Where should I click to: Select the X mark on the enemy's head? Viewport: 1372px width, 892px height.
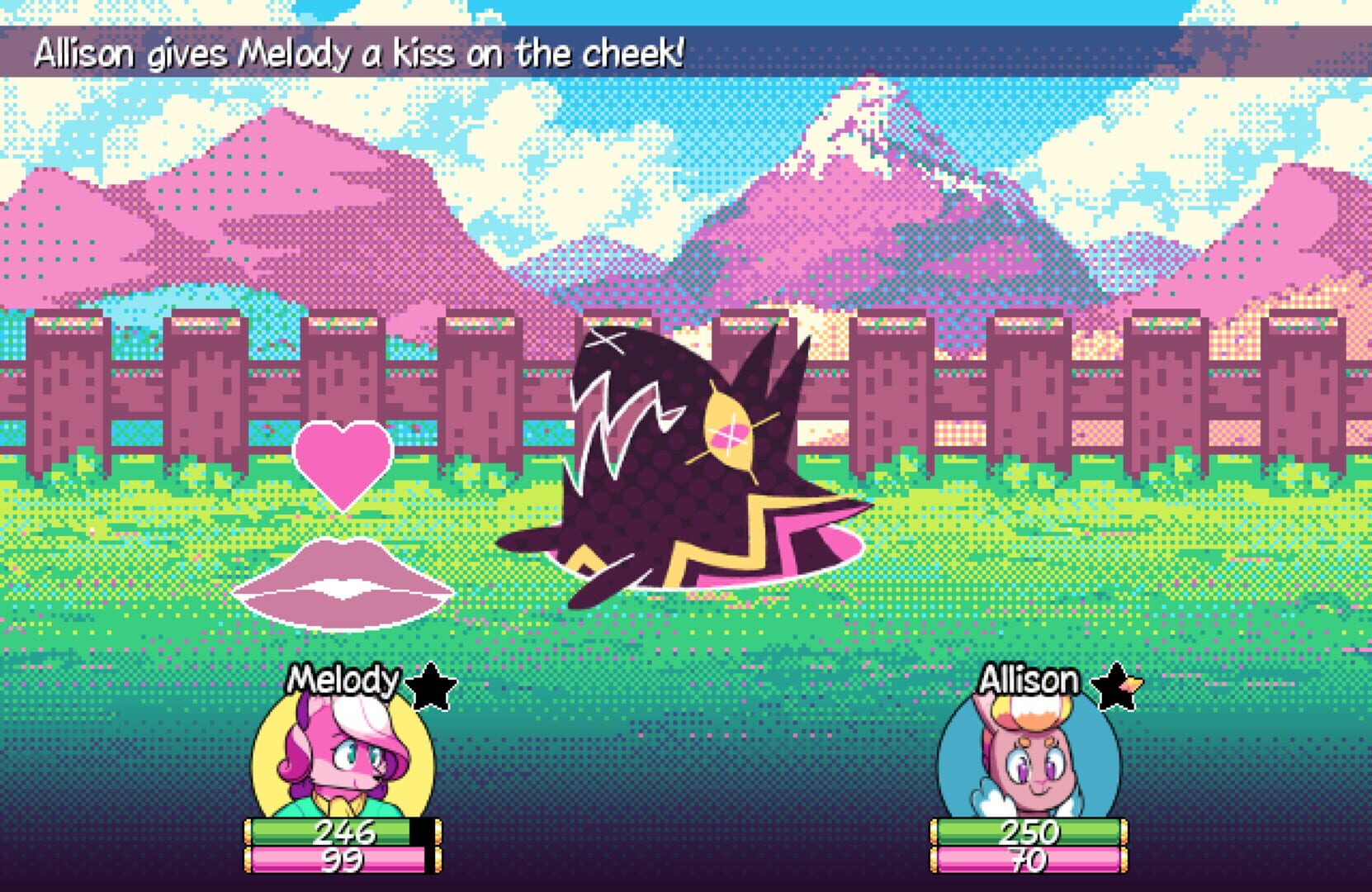click(x=606, y=341)
